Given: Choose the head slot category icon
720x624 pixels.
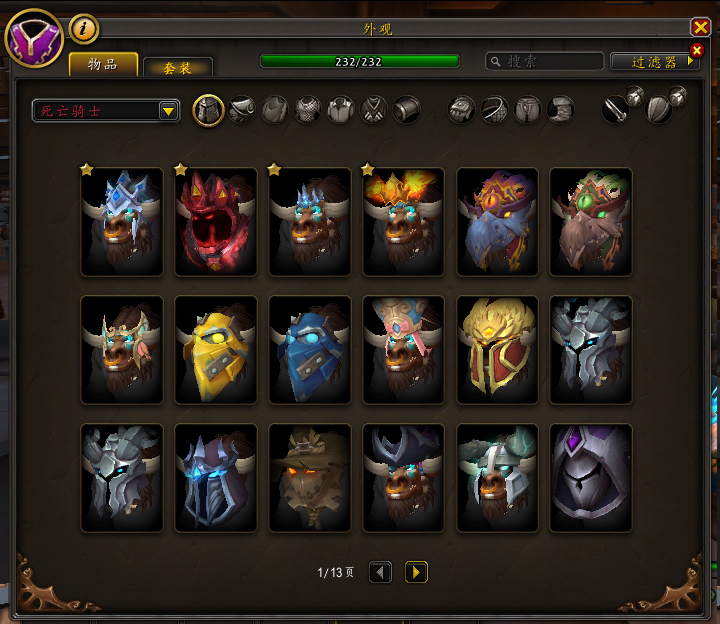Looking at the screenshot, I should click(x=207, y=110).
